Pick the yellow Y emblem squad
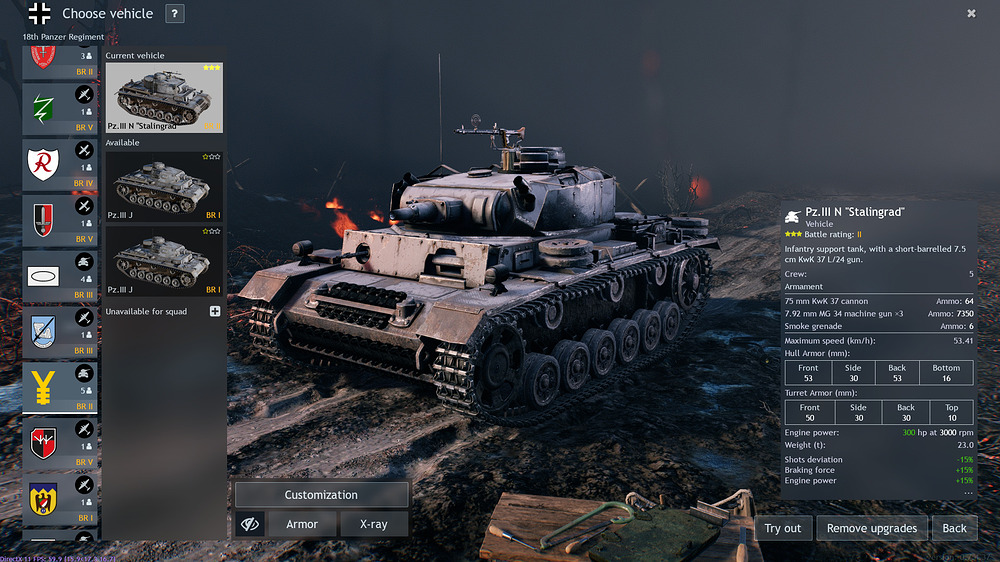 click(60, 388)
